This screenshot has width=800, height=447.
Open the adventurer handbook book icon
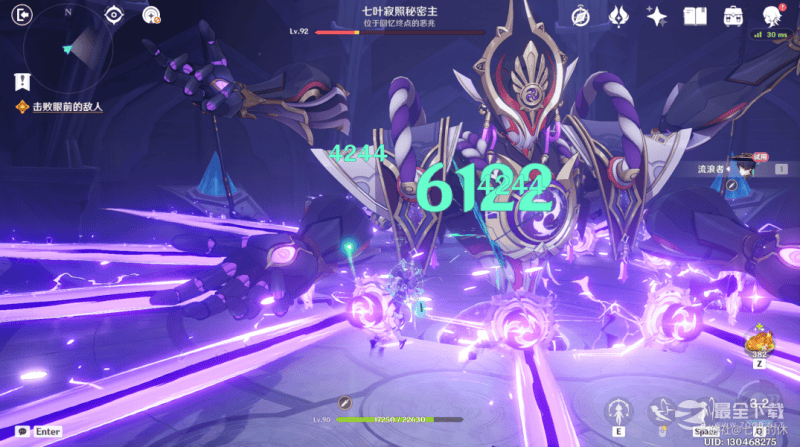[695, 16]
